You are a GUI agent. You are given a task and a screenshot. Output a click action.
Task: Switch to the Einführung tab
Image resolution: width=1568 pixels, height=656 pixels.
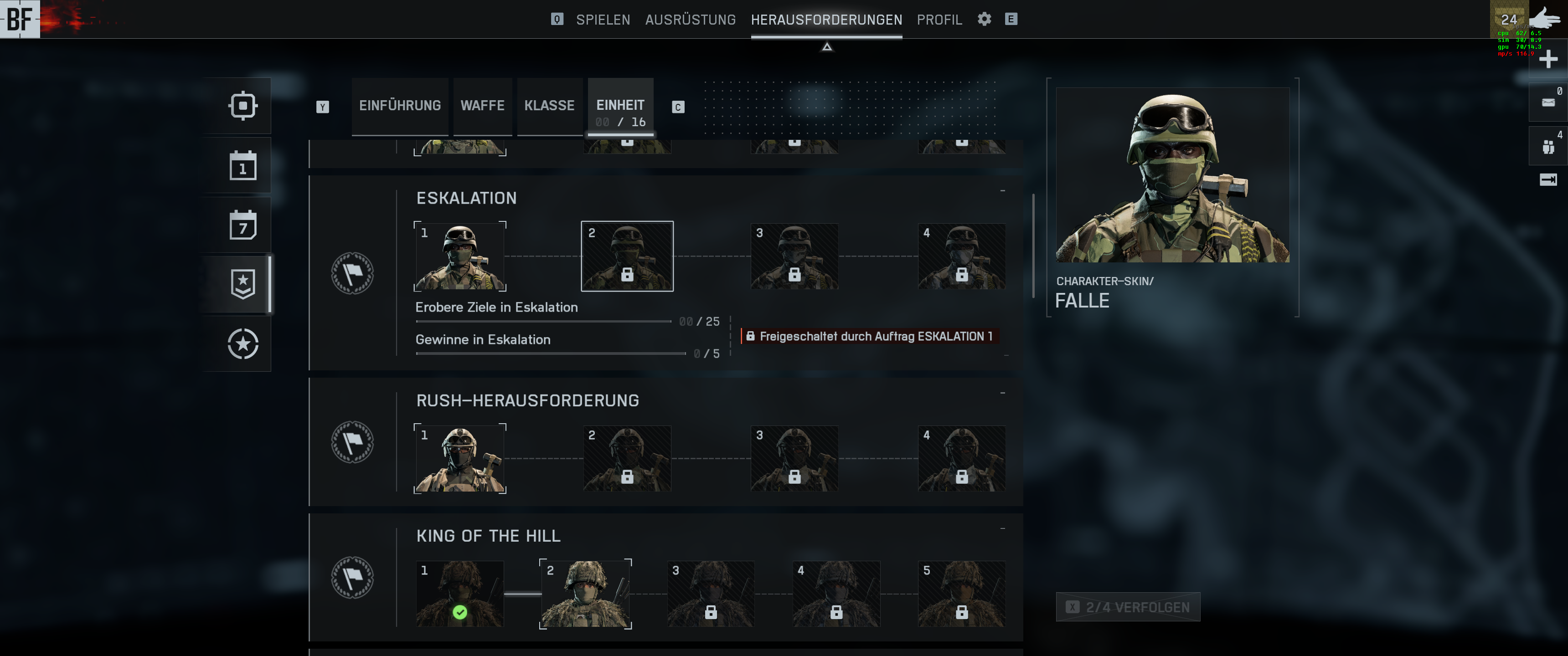(399, 105)
